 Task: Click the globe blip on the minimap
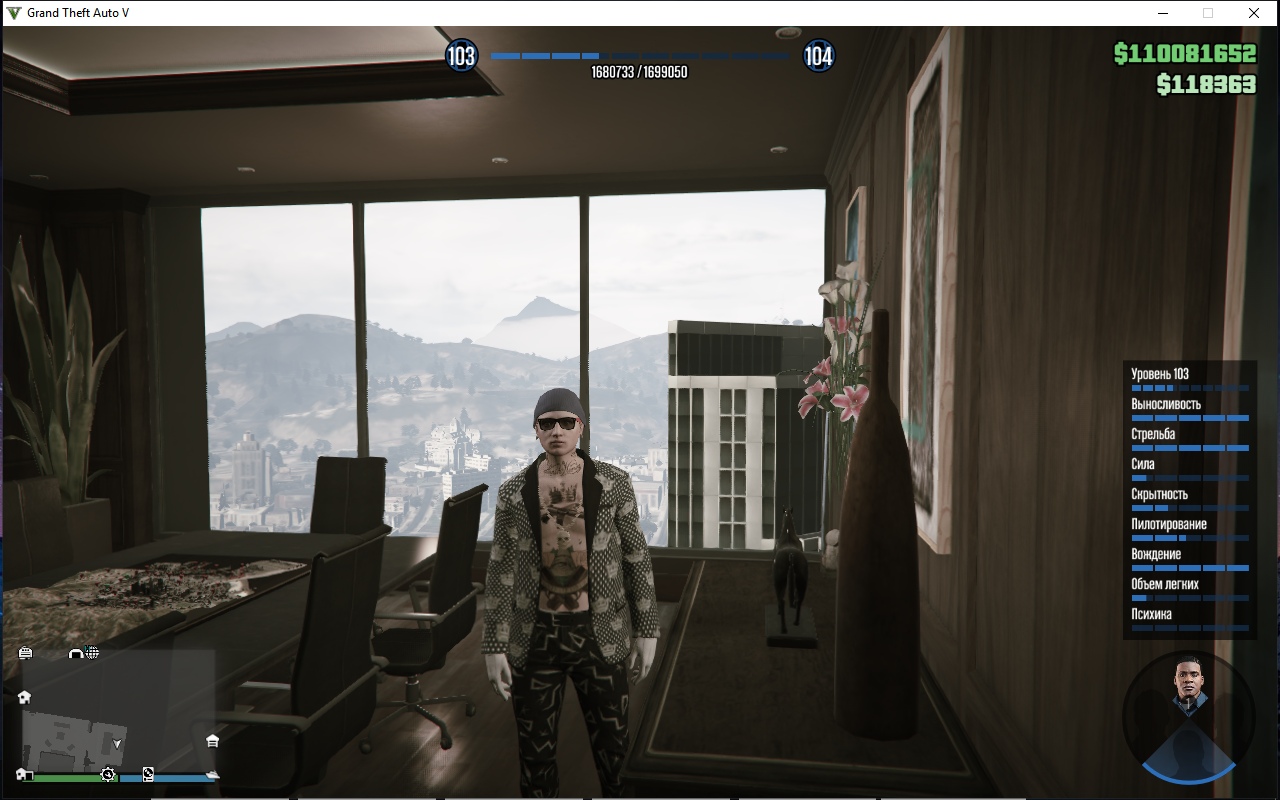(92, 653)
